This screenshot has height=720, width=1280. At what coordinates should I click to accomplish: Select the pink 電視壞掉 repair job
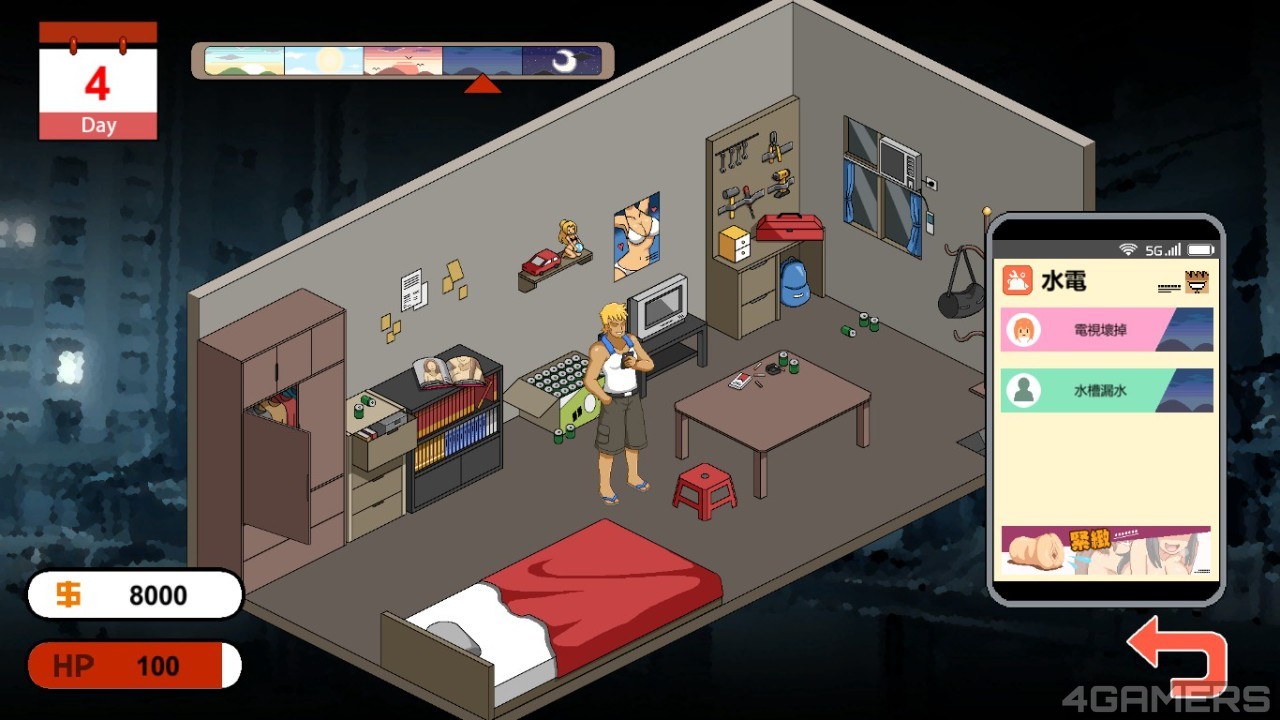pos(1107,330)
